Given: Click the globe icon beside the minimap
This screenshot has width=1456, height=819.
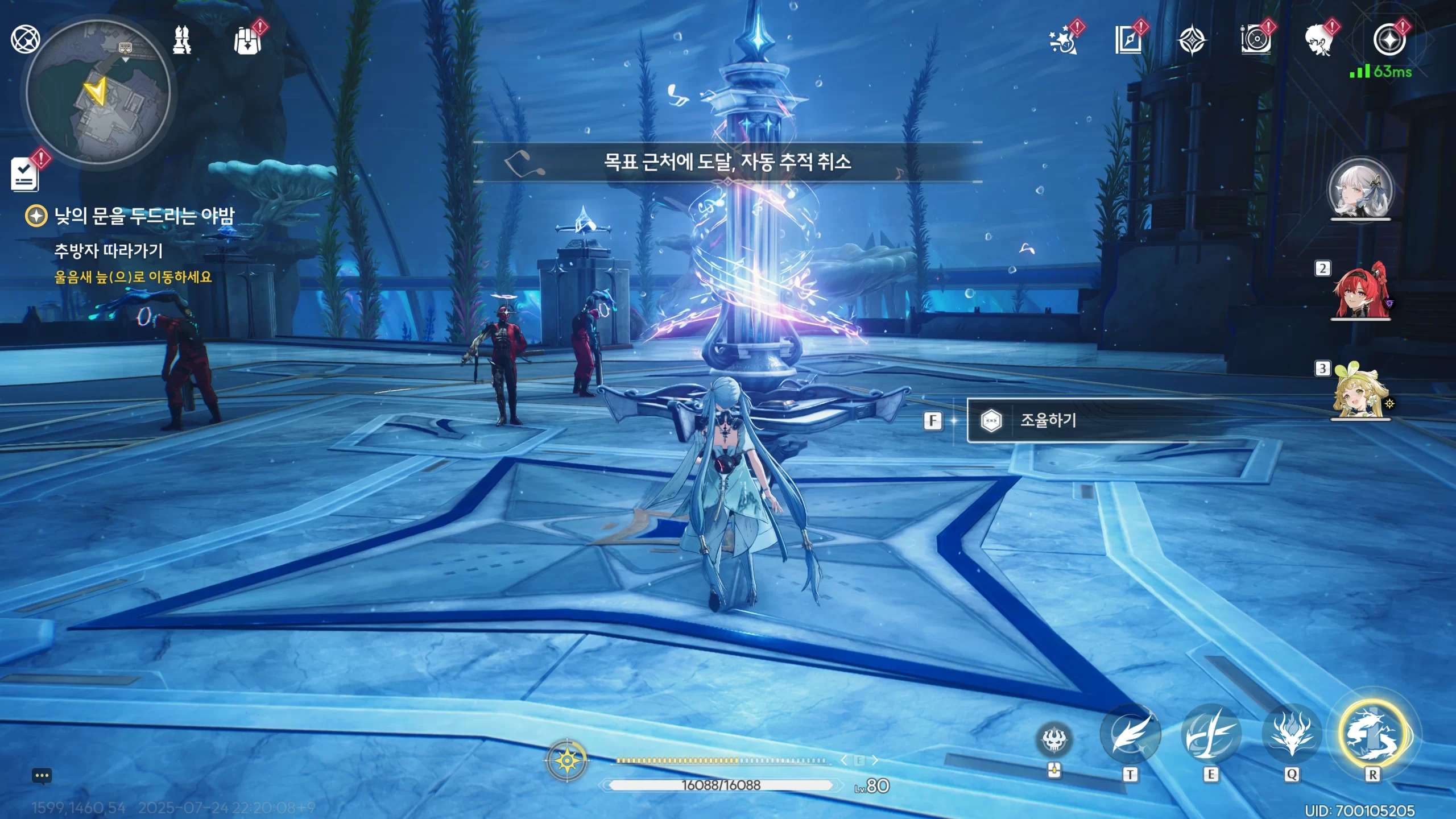Looking at the screenshot, I should (x=26, y=39).
